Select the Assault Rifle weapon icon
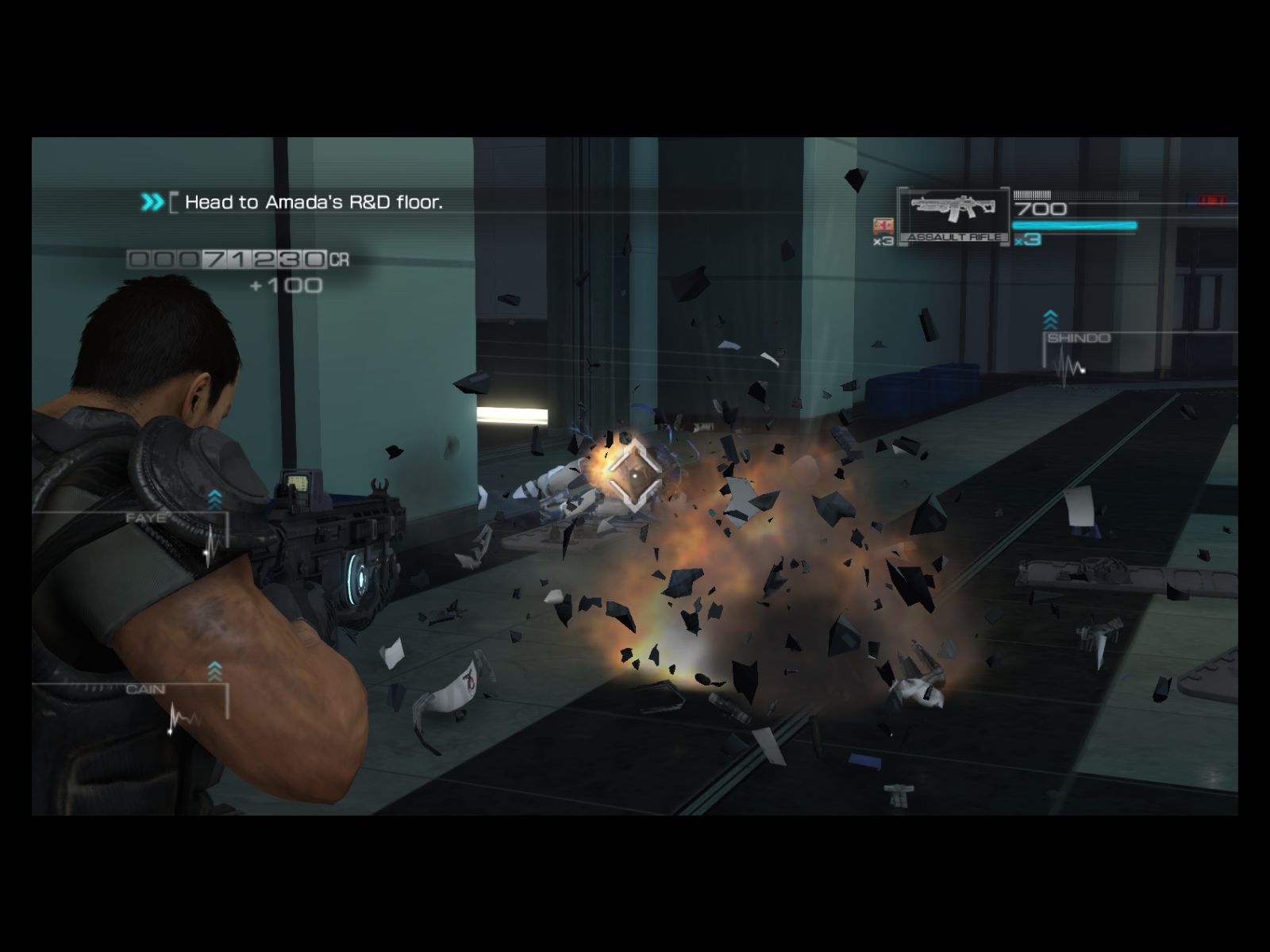The image size is (1270, 952). pos(953,209)
